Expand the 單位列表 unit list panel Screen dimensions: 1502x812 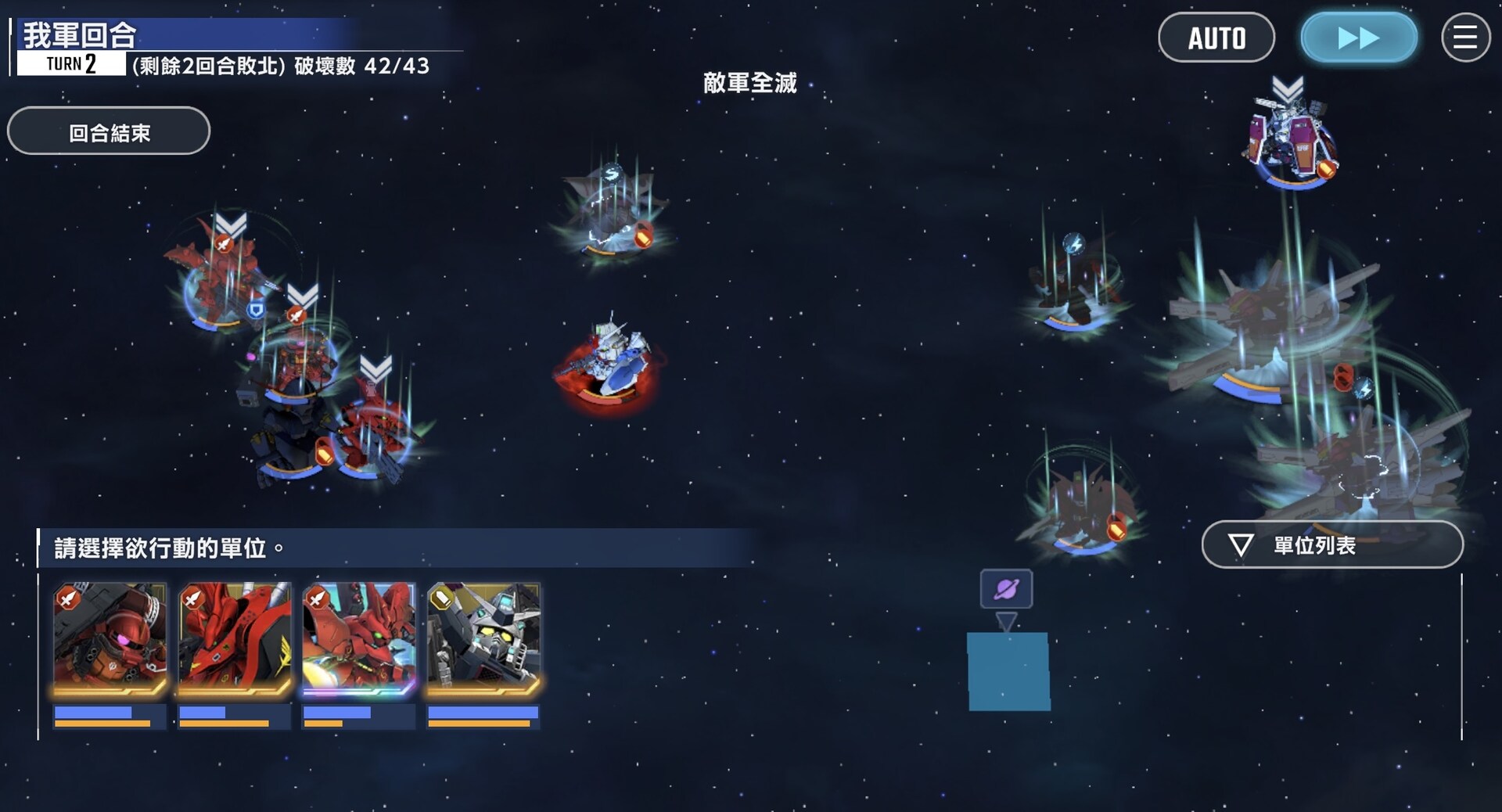[x=1332, y=545]
